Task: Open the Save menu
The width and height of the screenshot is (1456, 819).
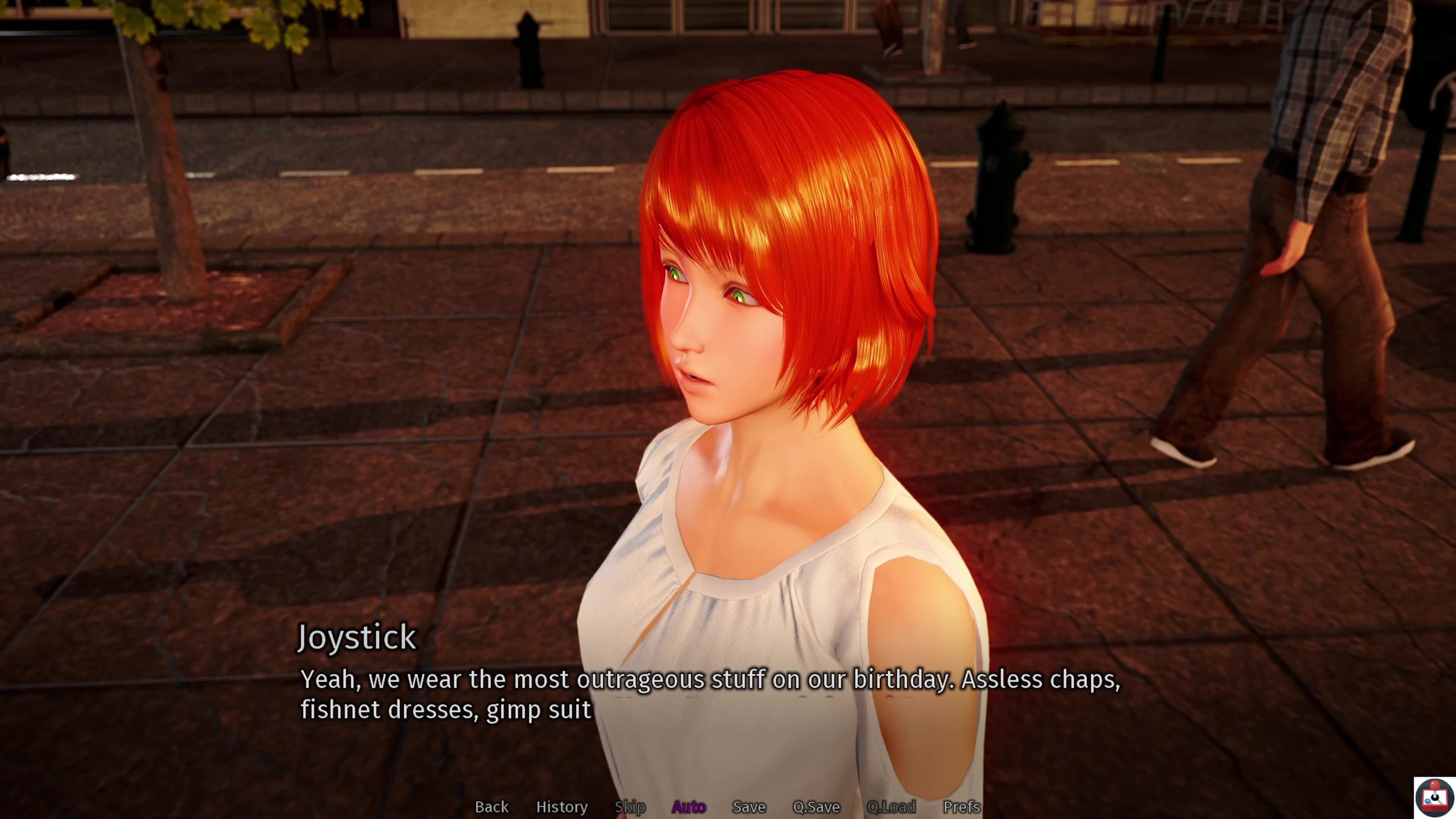Action: [x=748, y=806]
